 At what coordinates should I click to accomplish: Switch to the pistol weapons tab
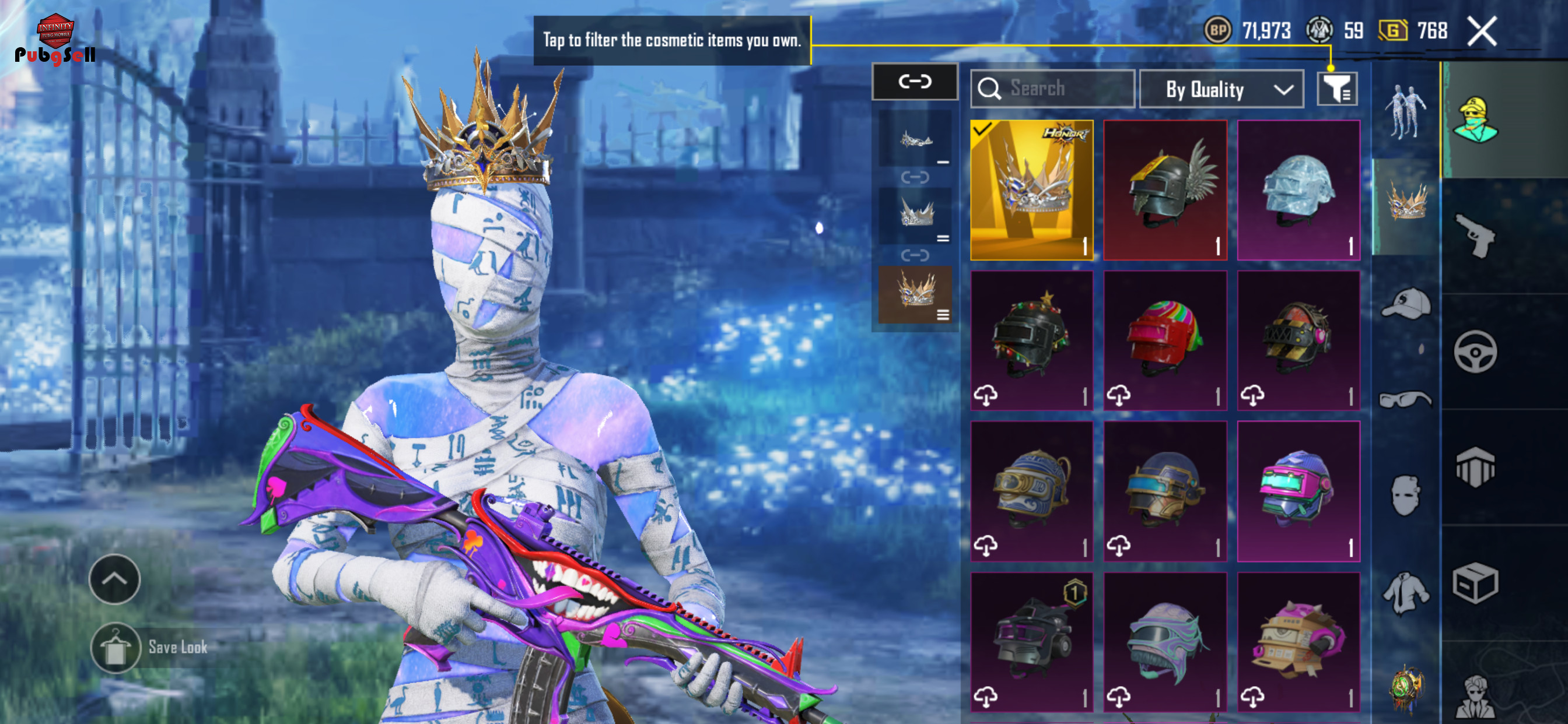click(x=1475, y=236)
